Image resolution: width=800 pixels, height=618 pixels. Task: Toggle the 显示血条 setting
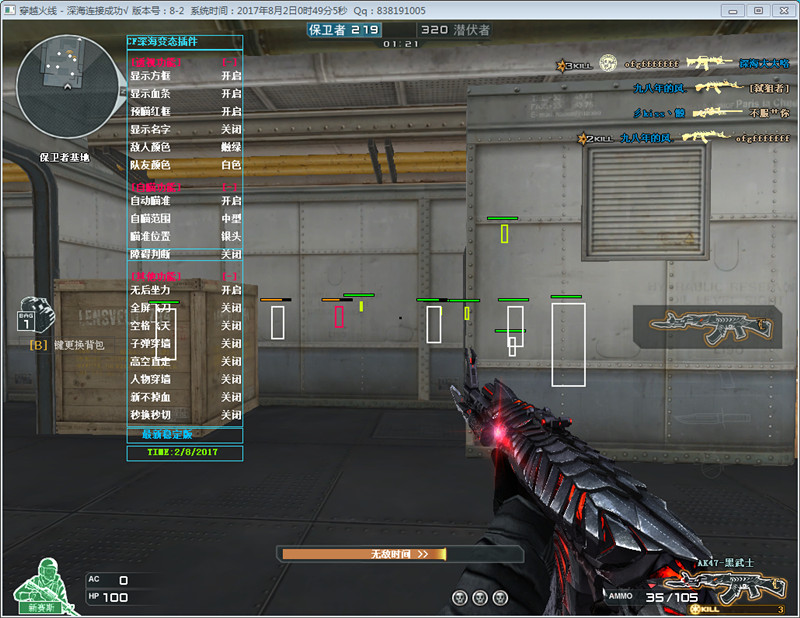[231, 93]
